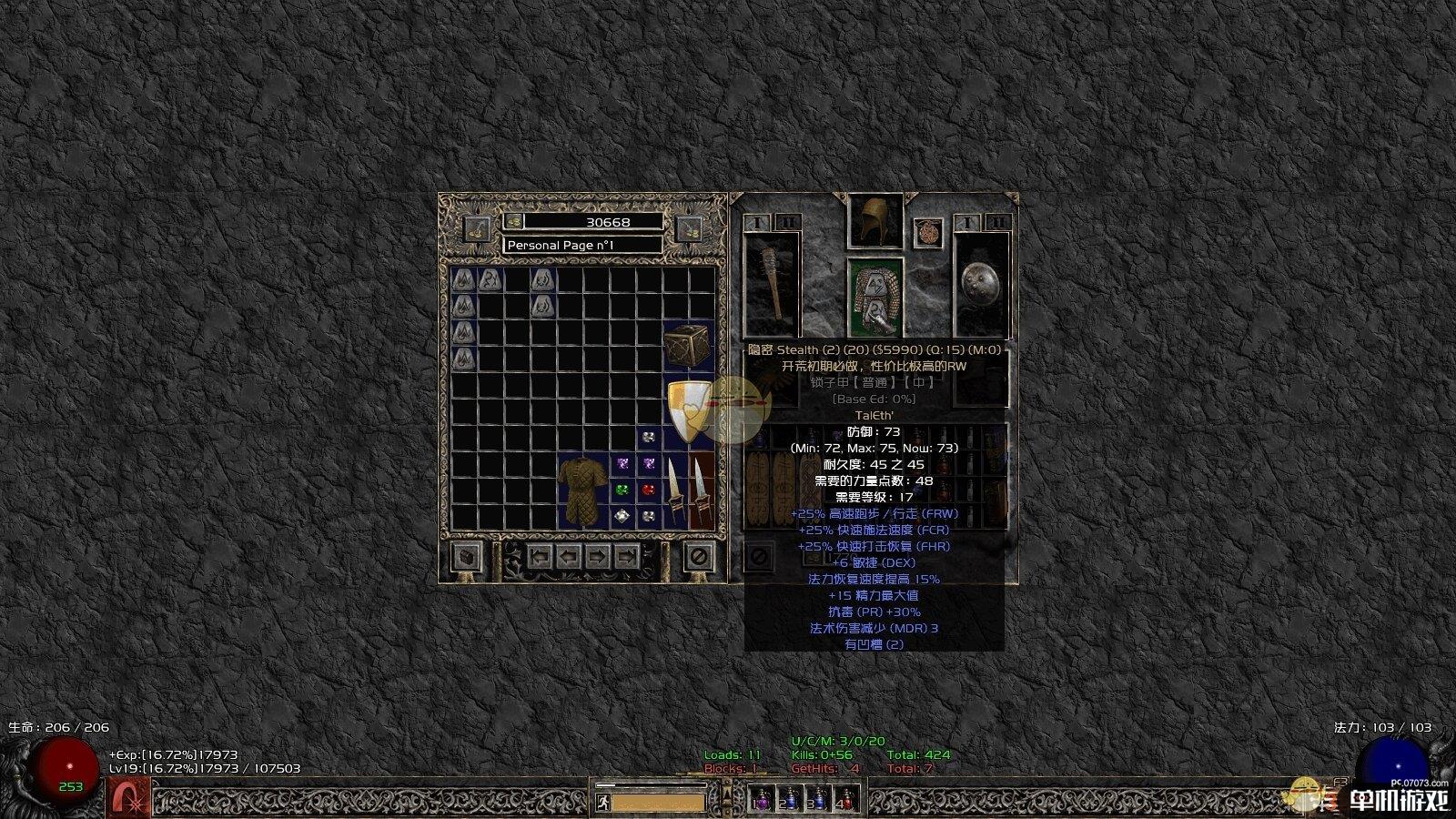The width and height of the screenshot is (1456, 819).
Task: Select the equipped spiked club weapon
Action: point(772,282)
